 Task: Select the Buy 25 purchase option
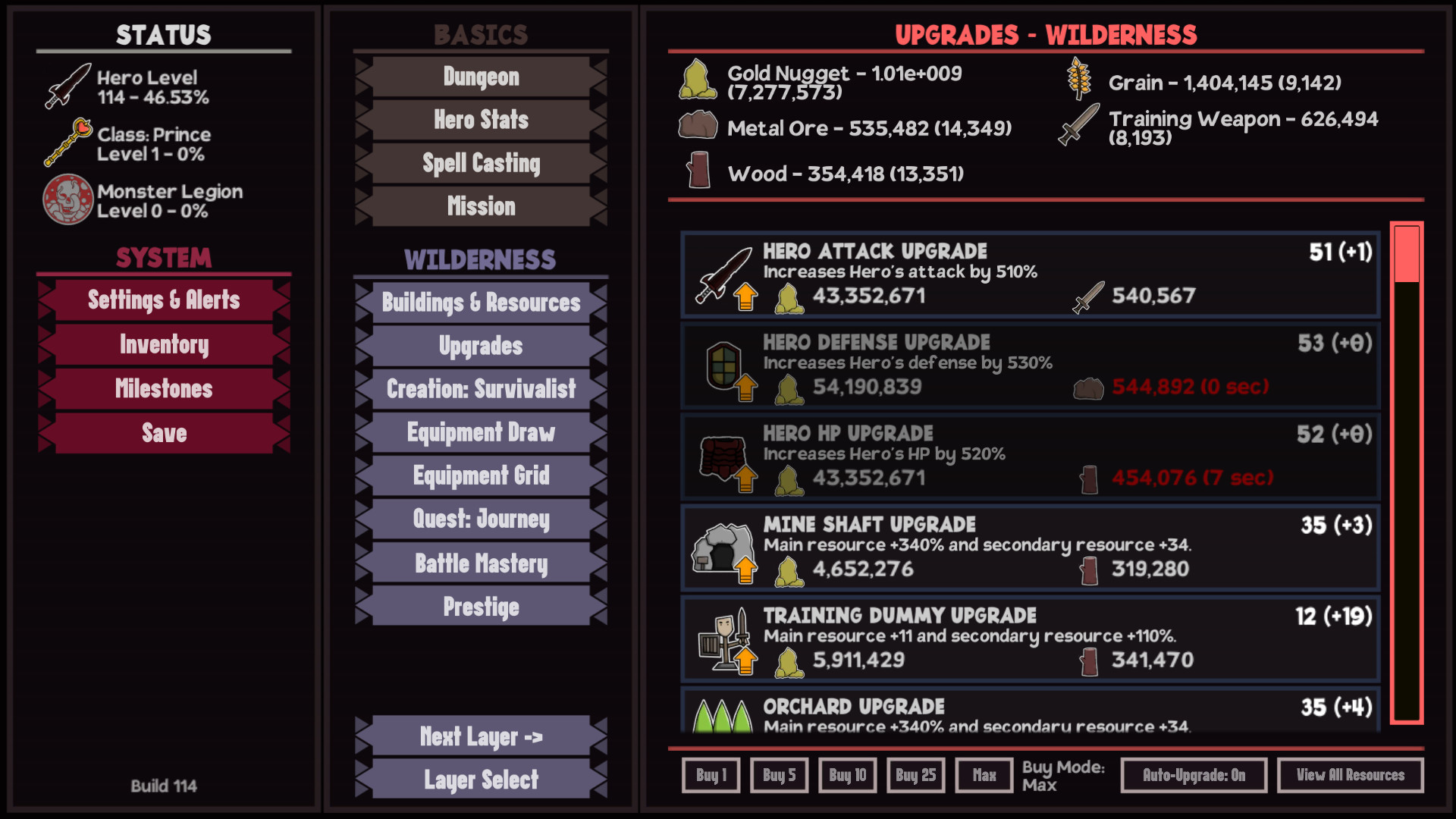[915, 775]
